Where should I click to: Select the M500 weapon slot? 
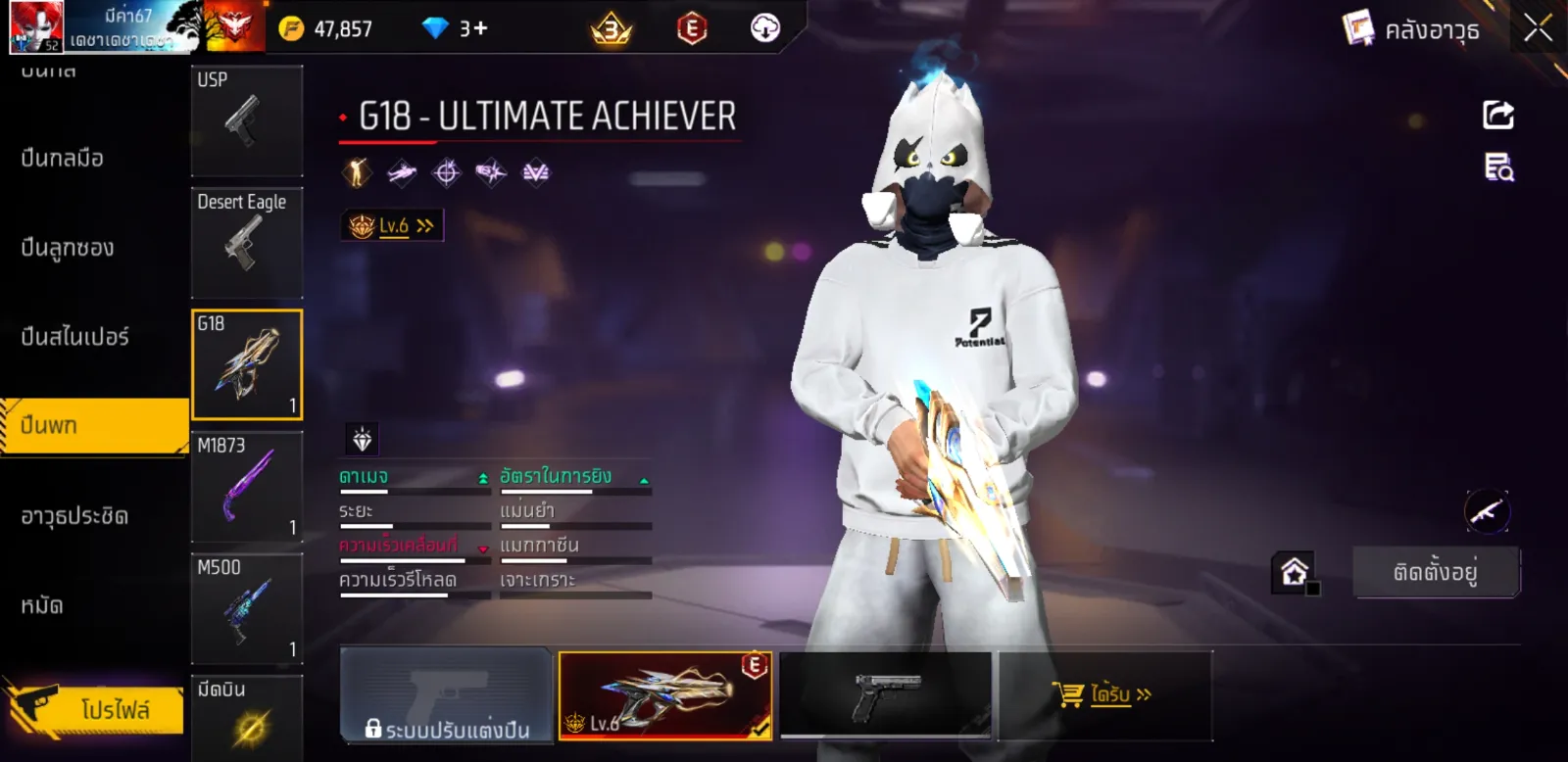tap(246, 608)
